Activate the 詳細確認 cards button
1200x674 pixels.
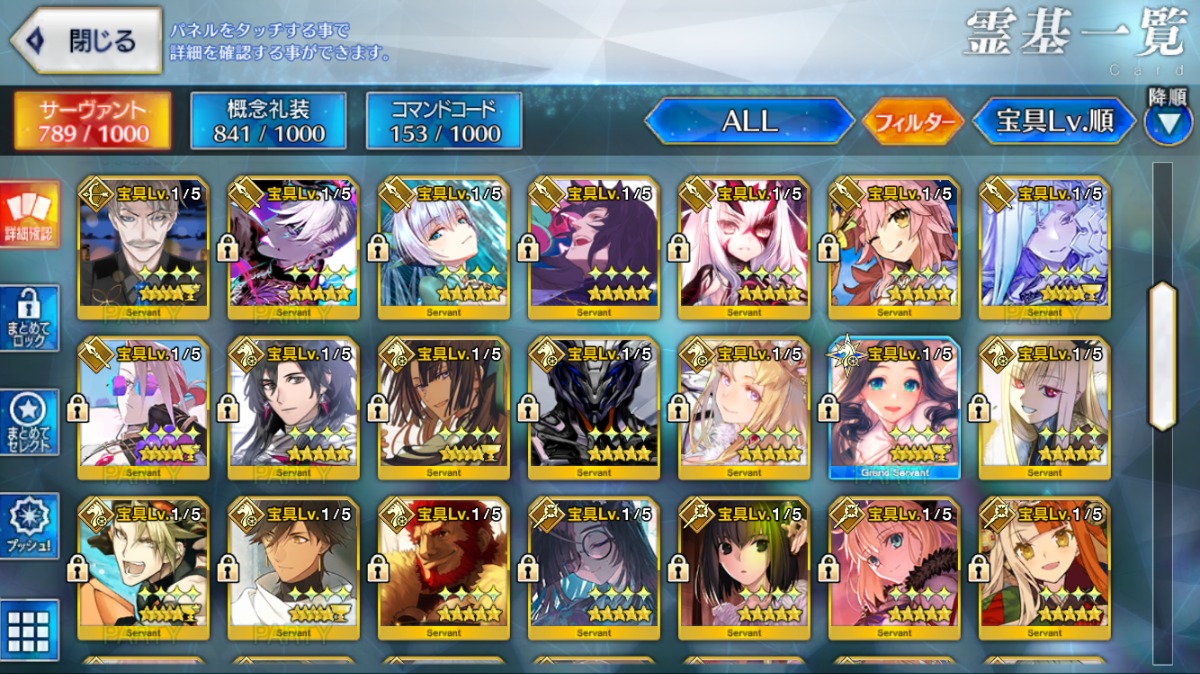point(29,215)
